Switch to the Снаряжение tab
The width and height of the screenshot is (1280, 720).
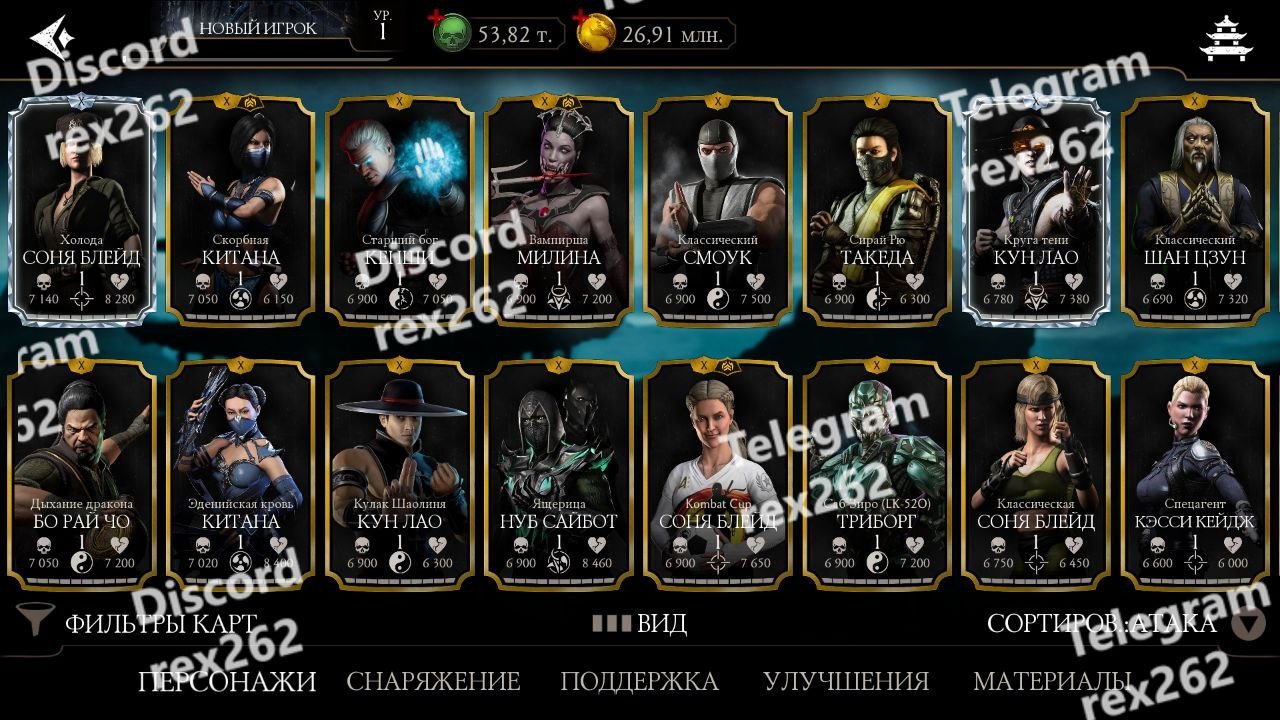tap(433, 682)
